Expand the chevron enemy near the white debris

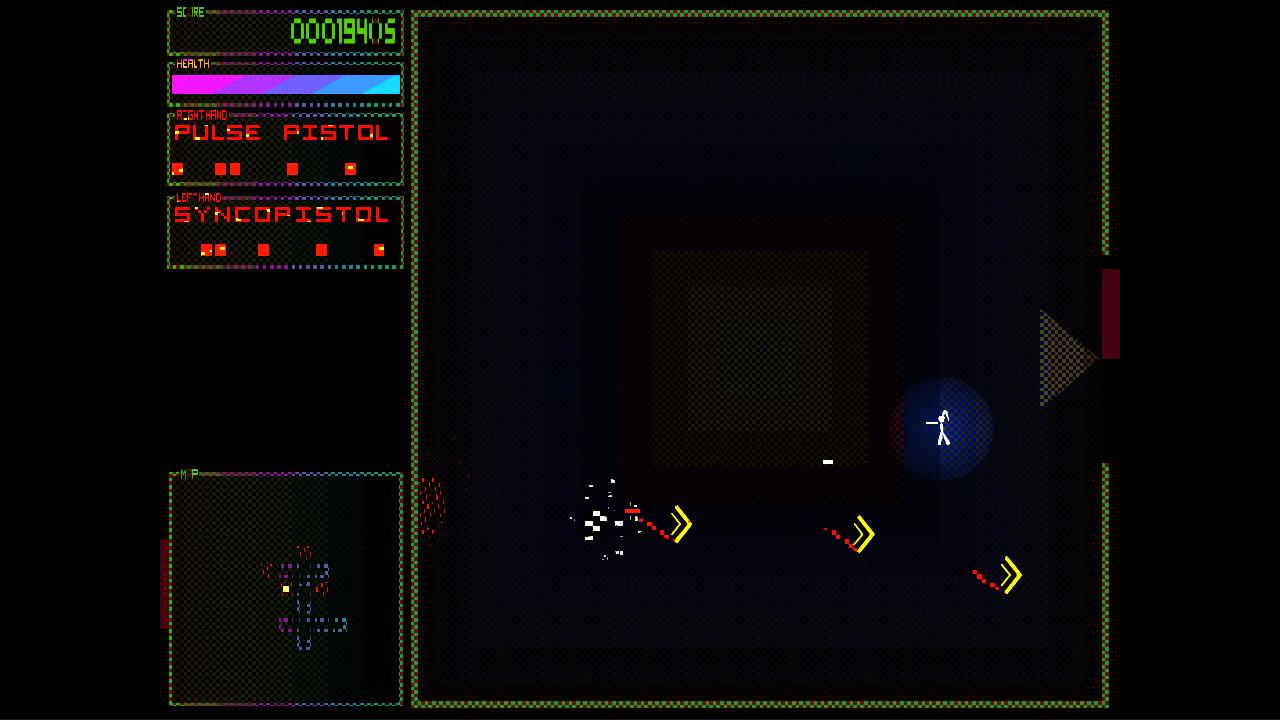pos(680,521)
